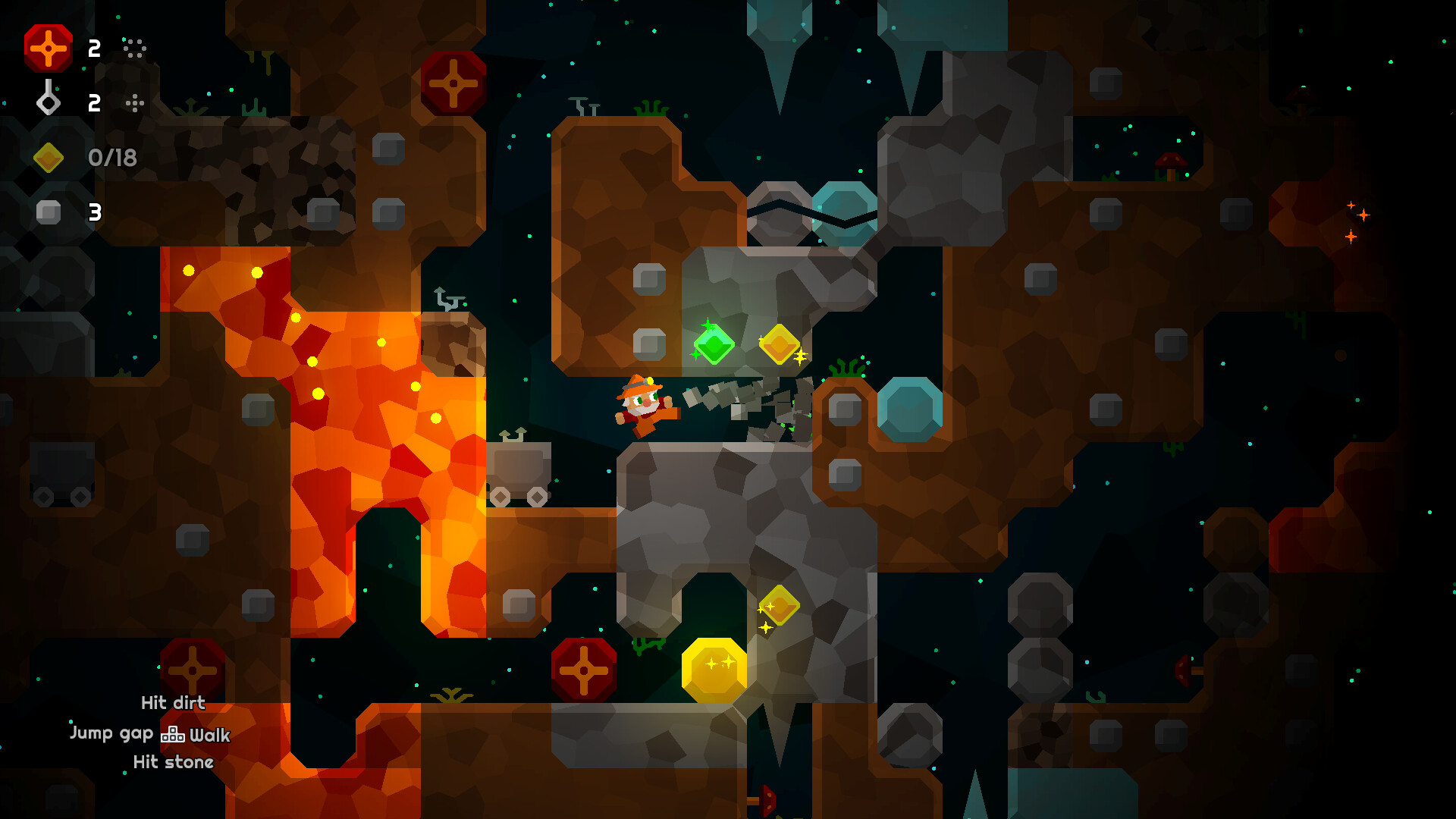This screenshot has height=819, width=1456.
Task: Click the Walk tetromino icon in the tutorial text
Action: [x=173, y=734]
